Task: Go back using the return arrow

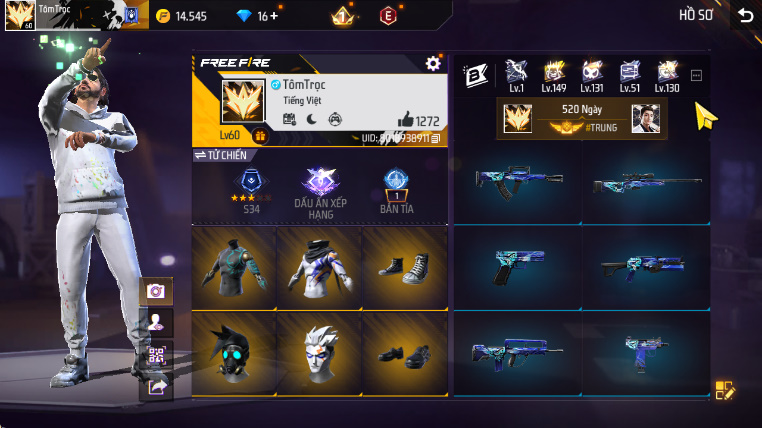Action: coord(745,15)
